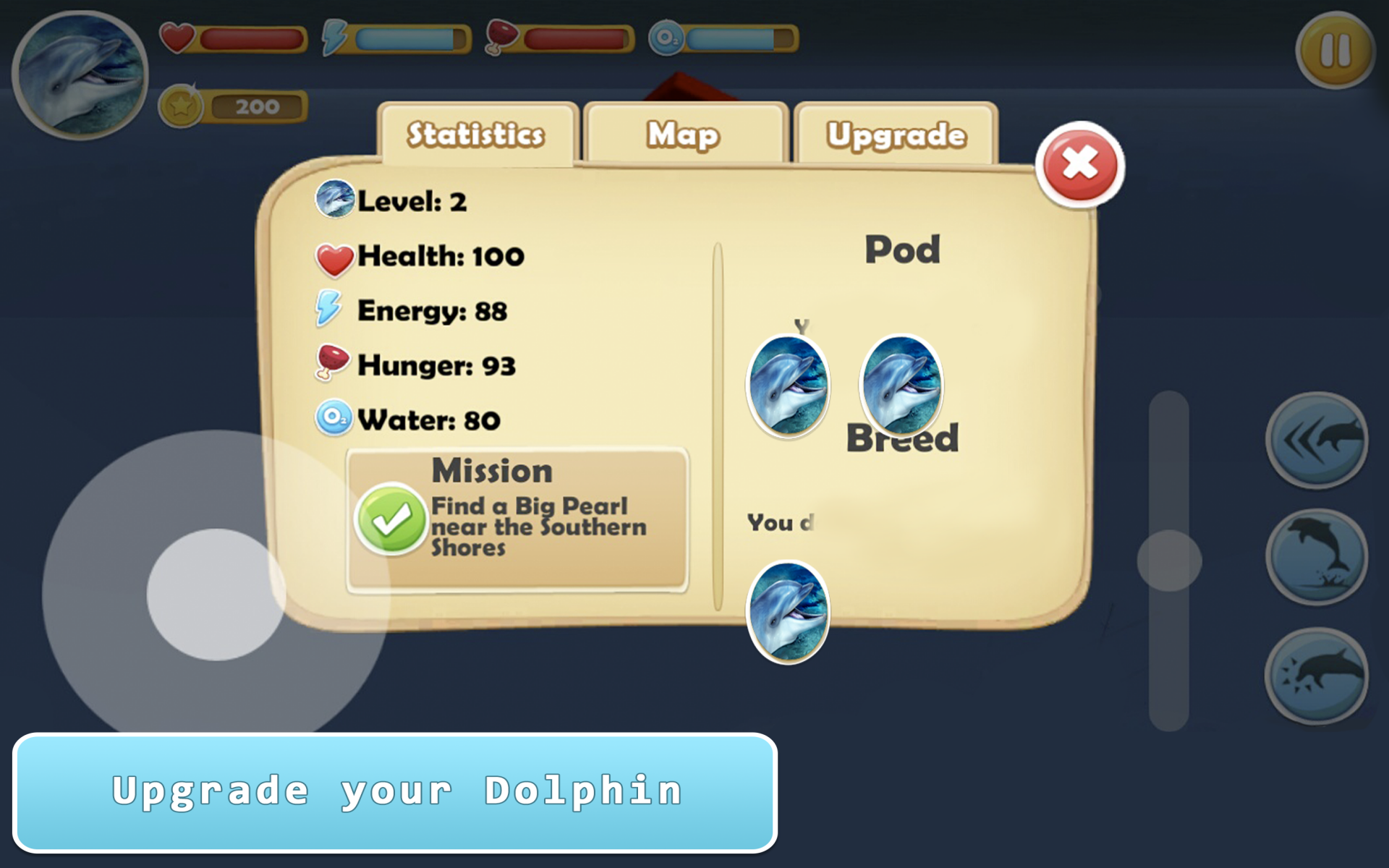Viewport: 1389px width, 868px height.
Task: Click the heart icon beside Health 100
Action: click(334, 255)
